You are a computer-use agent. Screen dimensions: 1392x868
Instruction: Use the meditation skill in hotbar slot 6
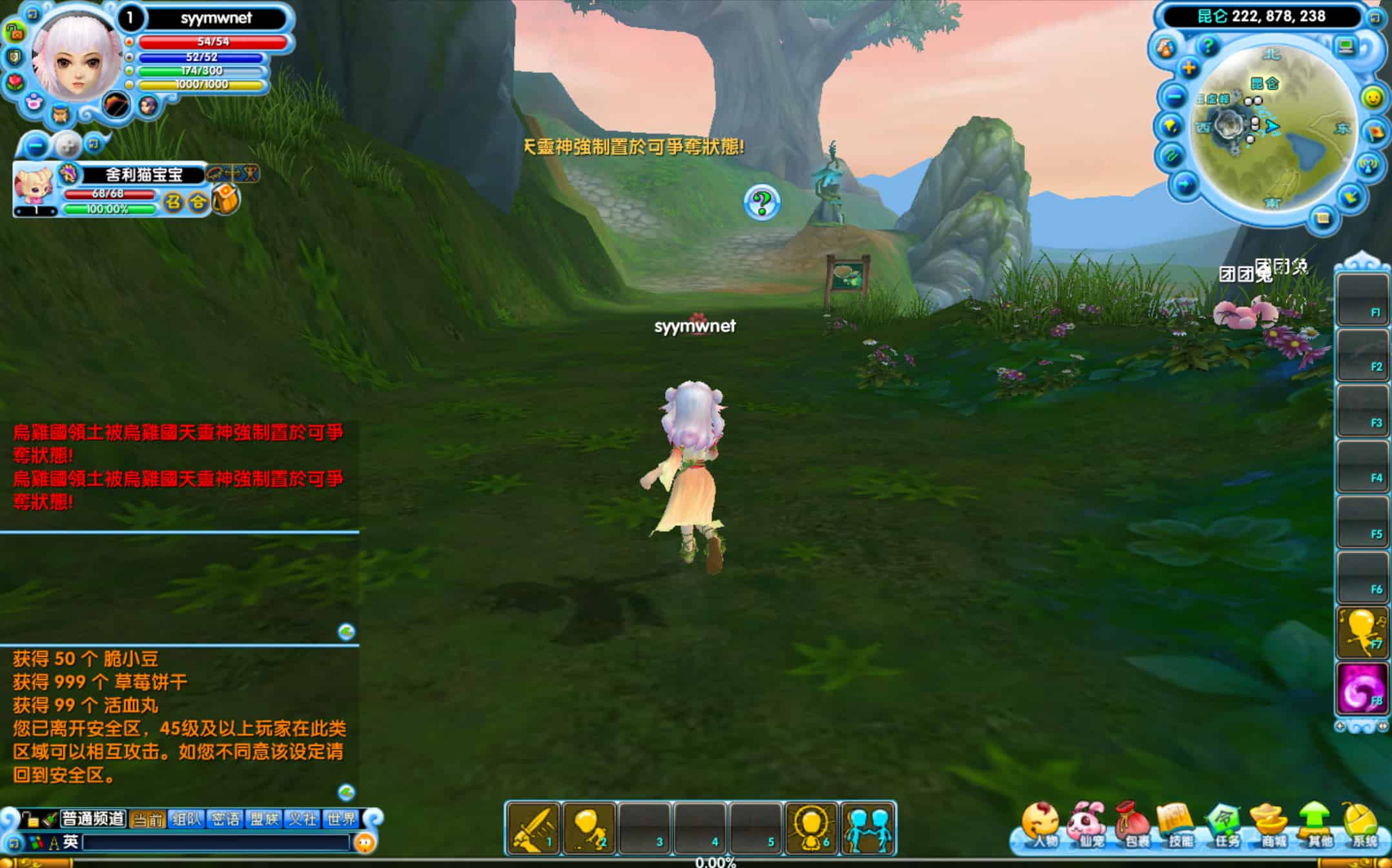[812, 829]
